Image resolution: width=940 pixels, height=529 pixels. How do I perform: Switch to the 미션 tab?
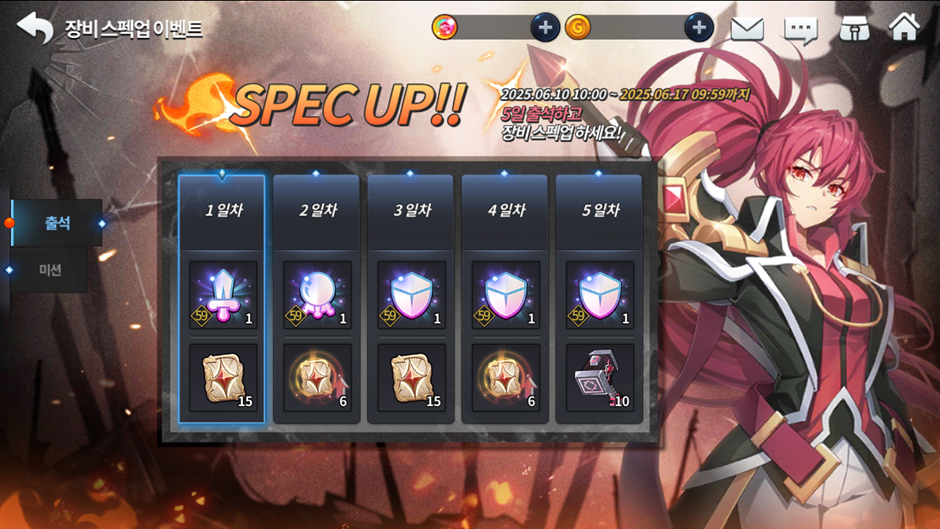click(x=51, y=270)
